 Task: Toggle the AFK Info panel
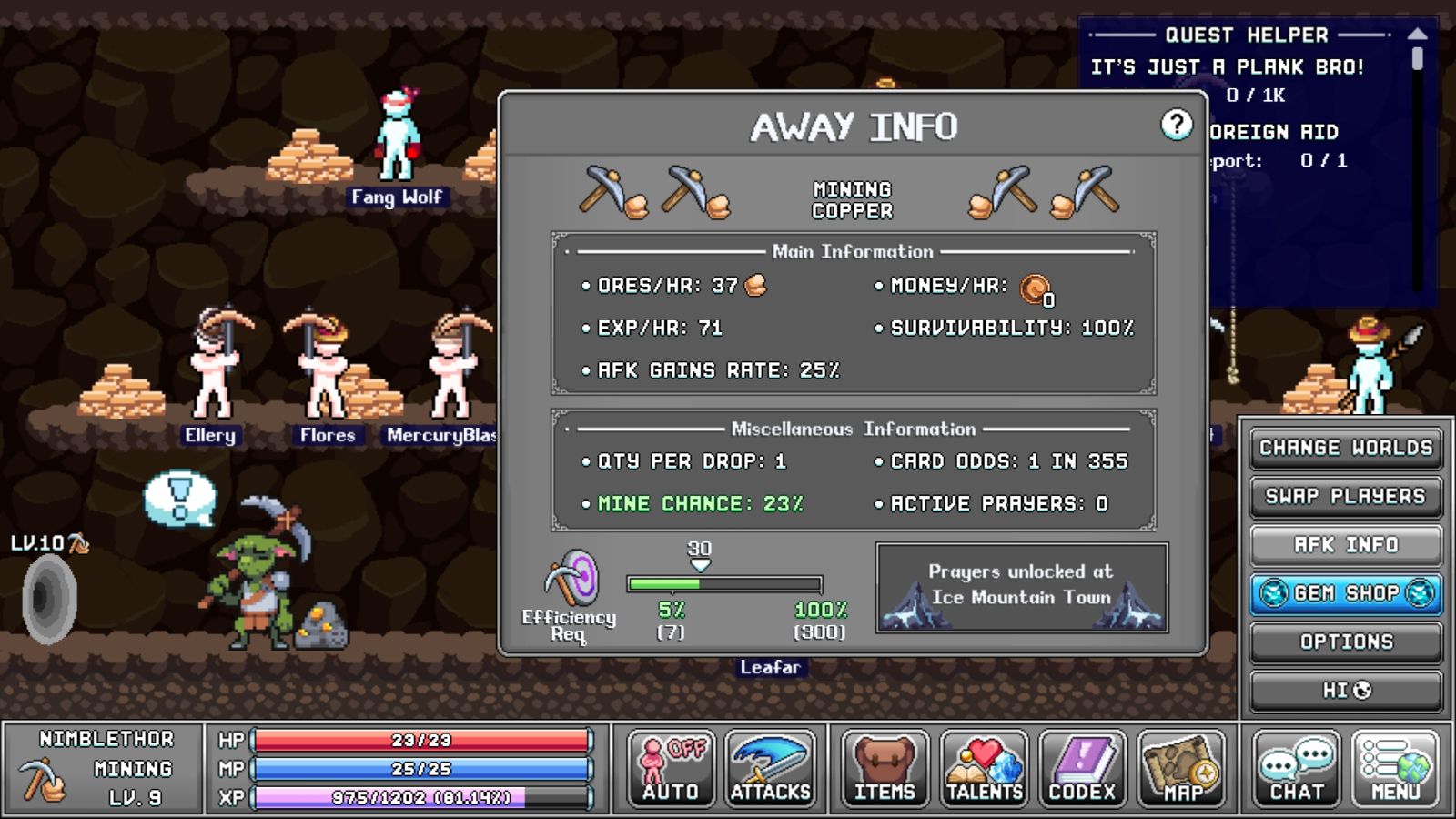click(x=1346, y=545)
